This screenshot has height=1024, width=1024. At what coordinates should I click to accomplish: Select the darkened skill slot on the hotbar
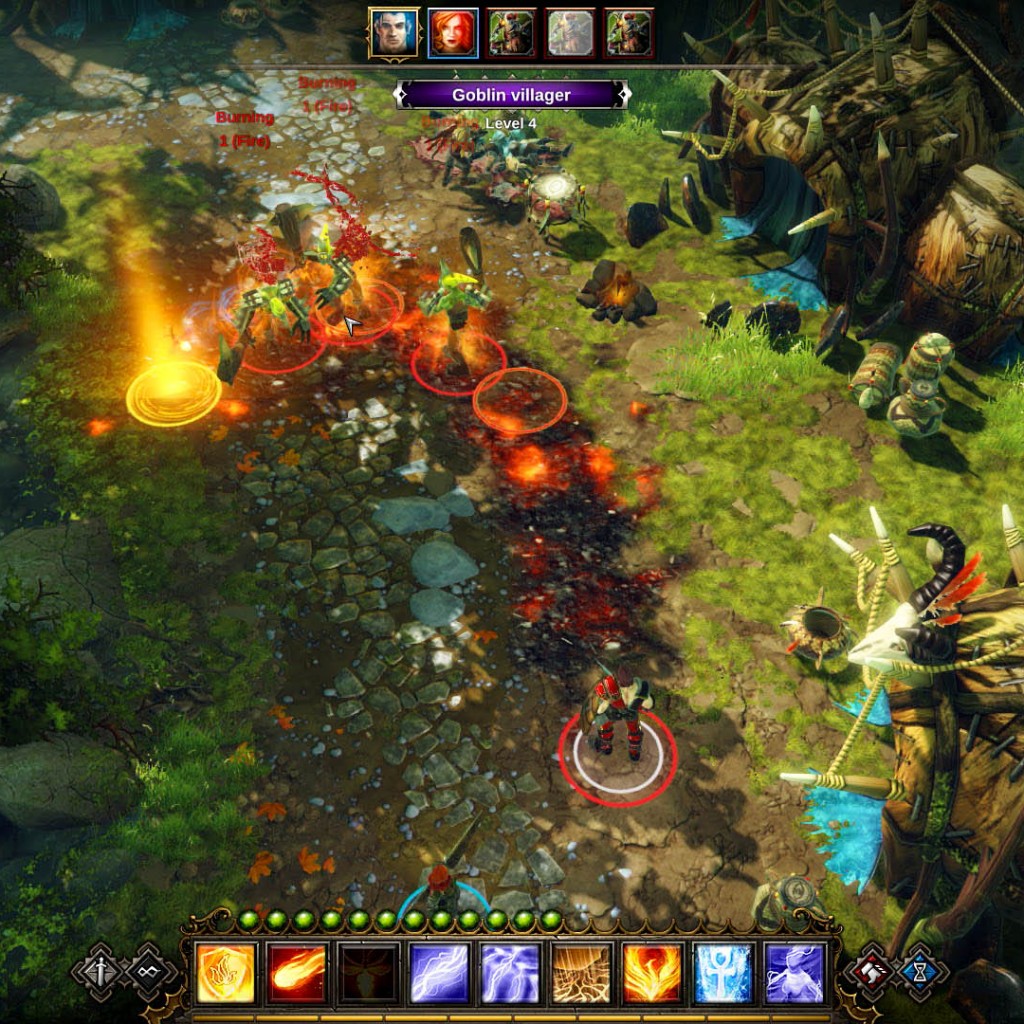pos(368,973)
